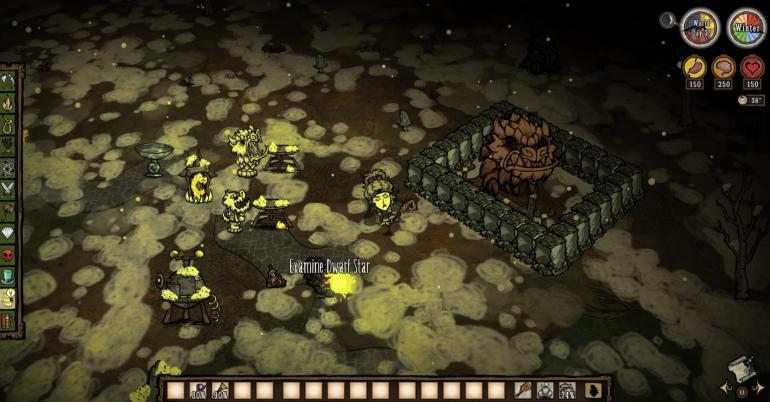Open the red skull Magic tab
Screen dimensions: 770x402
pos(11,254)
